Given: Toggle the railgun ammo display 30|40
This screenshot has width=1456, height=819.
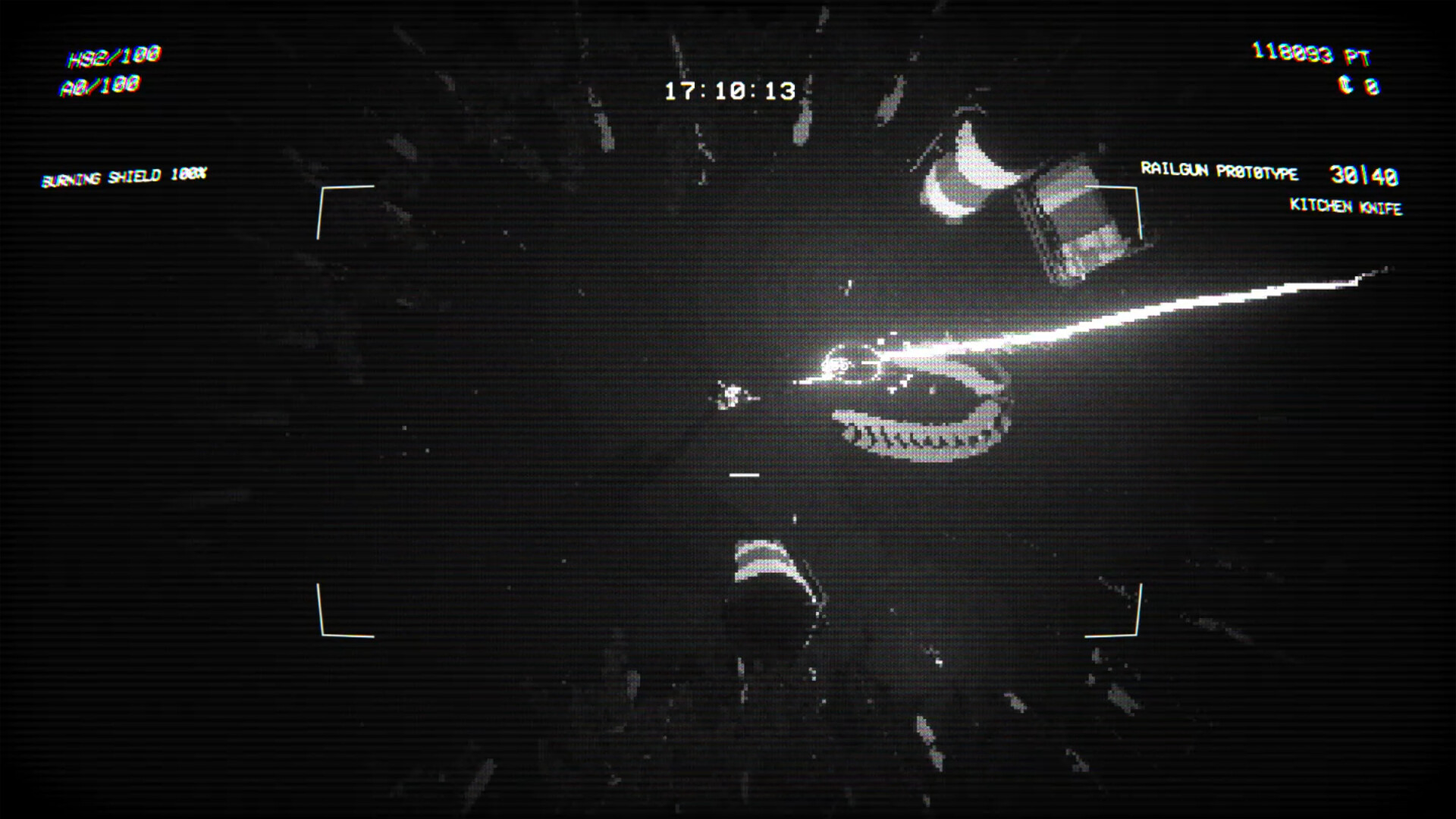Looking at the screenshot, I should [1361, 175].
